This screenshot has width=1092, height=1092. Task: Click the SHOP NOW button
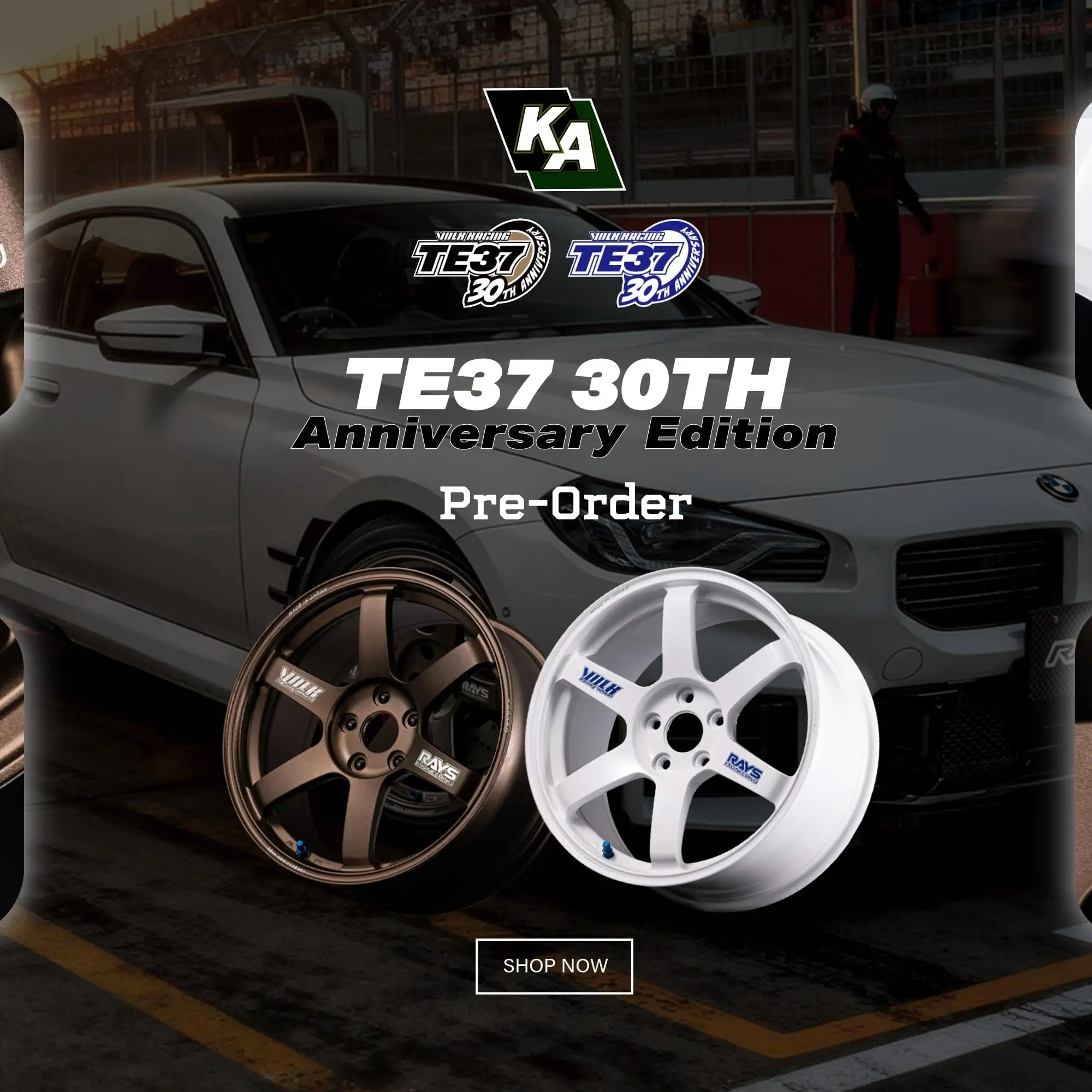pyautogui.click(x=554, y=965)
